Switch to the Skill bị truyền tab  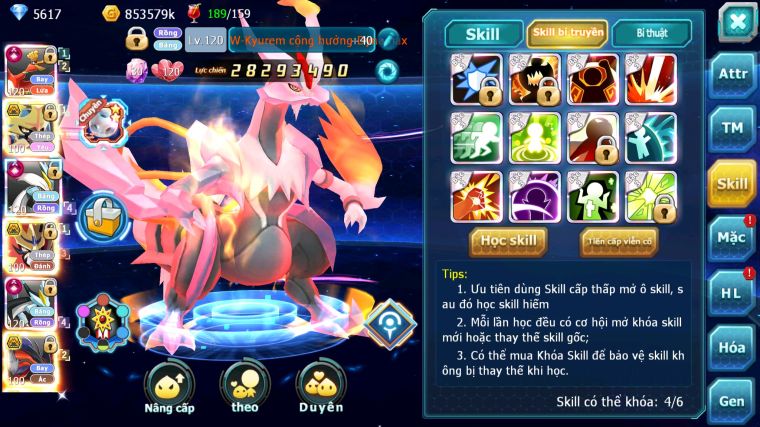pos(567,33)
